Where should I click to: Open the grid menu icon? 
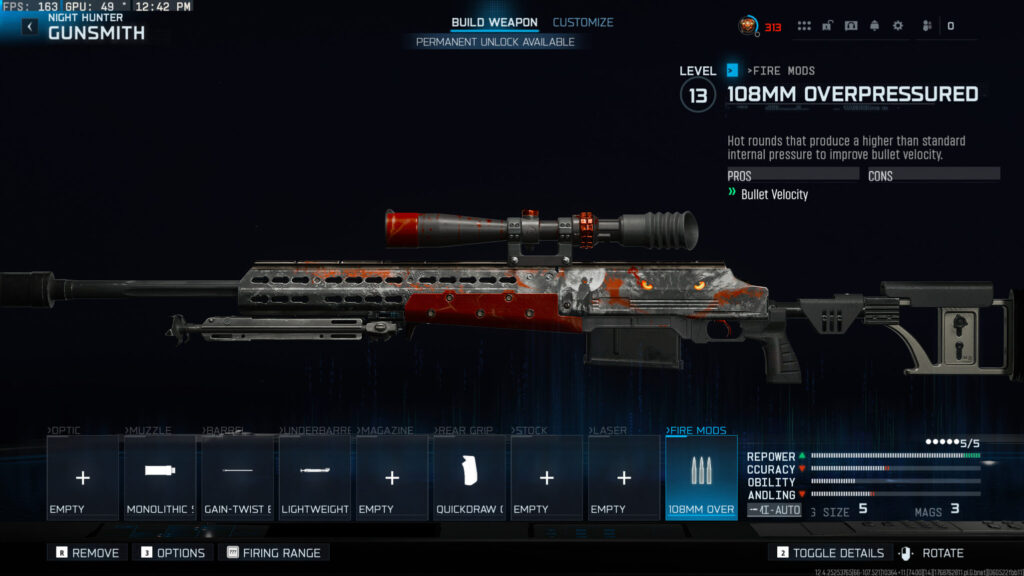[x=804, y=26]
